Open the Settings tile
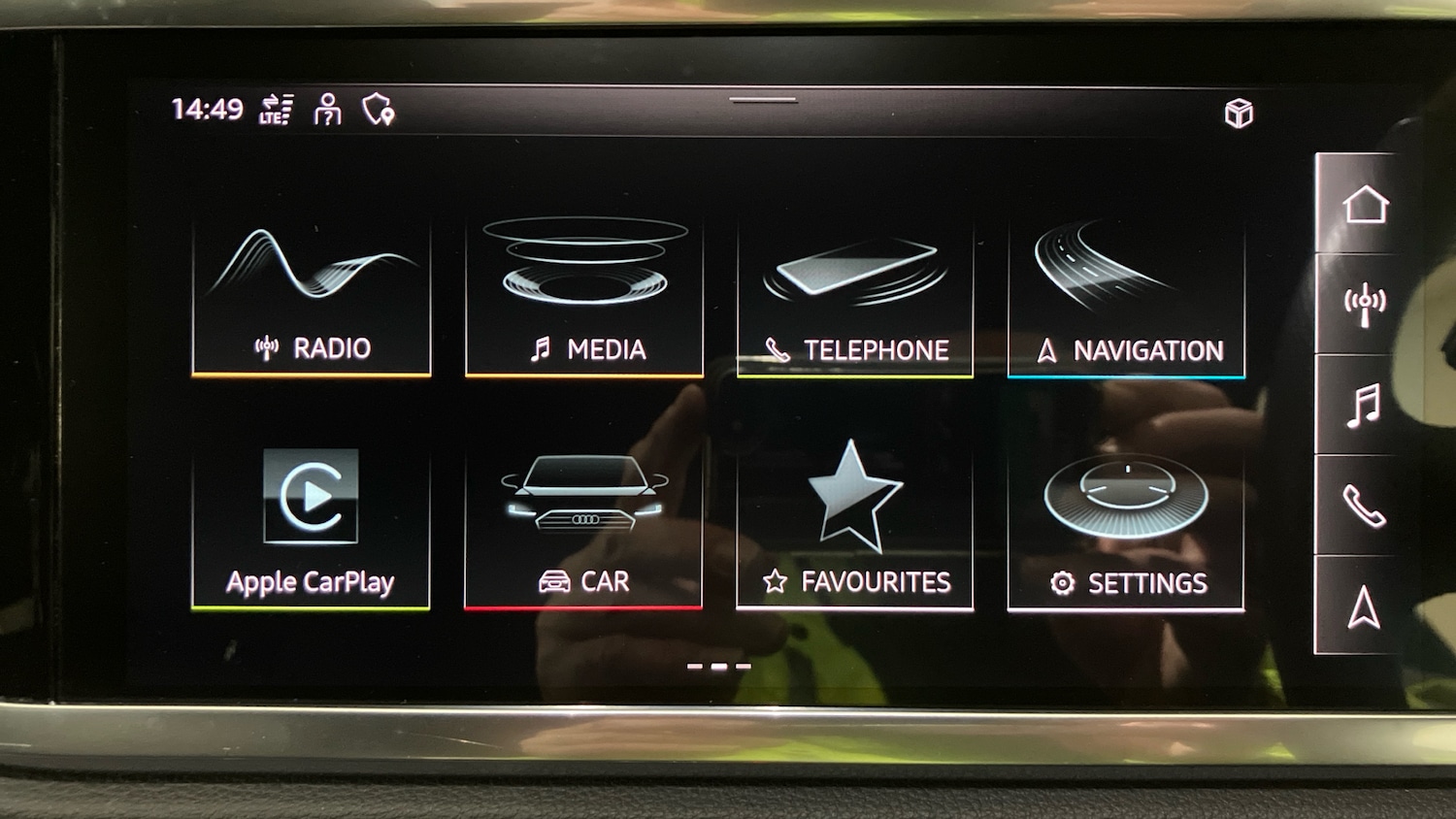 tap(1126, 529)
